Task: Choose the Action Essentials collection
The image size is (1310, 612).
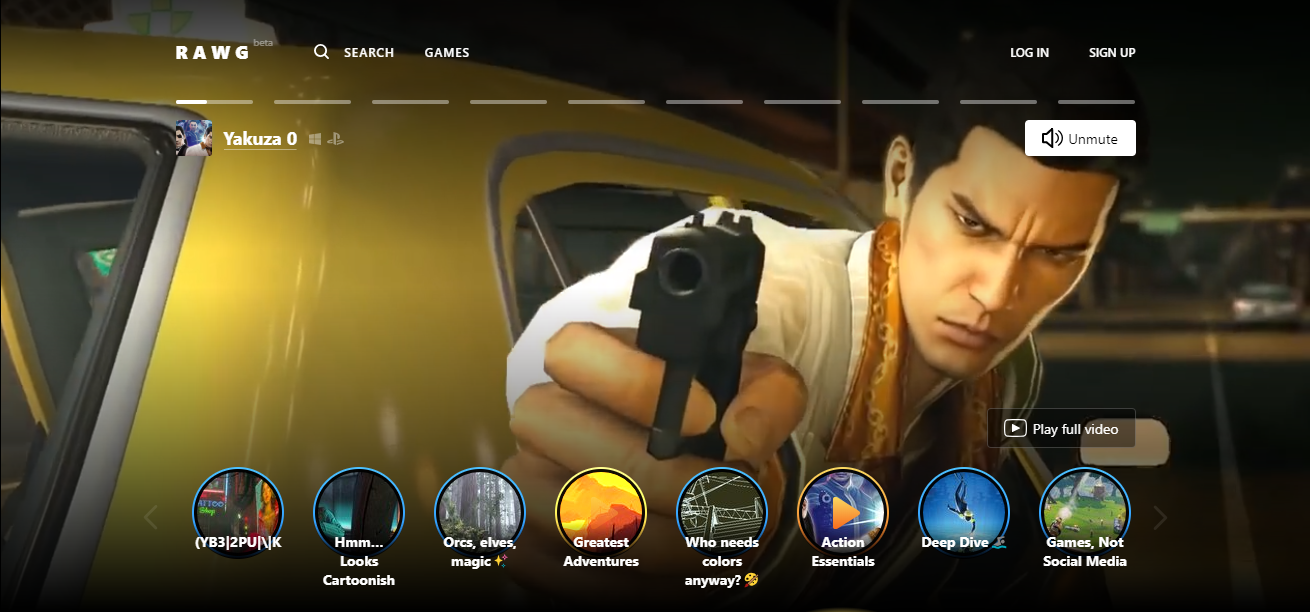Action: point(843,513)
